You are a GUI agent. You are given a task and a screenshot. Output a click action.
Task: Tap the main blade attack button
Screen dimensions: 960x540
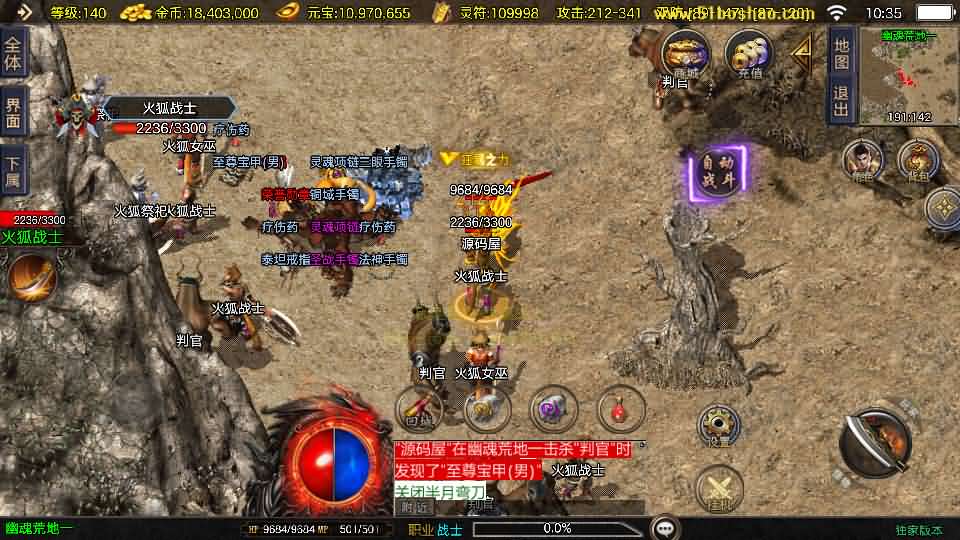coord(875,441)
